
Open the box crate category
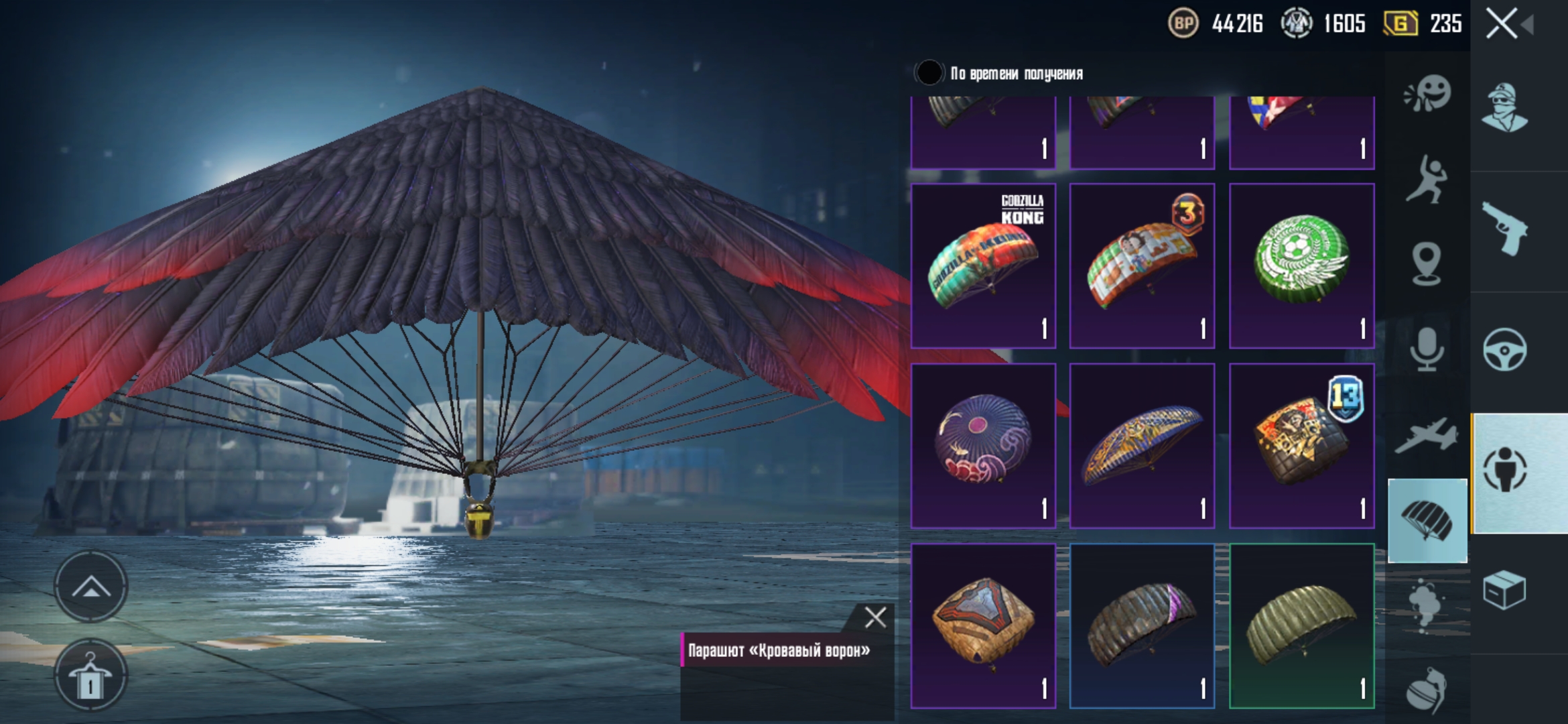click(1505, 590)
